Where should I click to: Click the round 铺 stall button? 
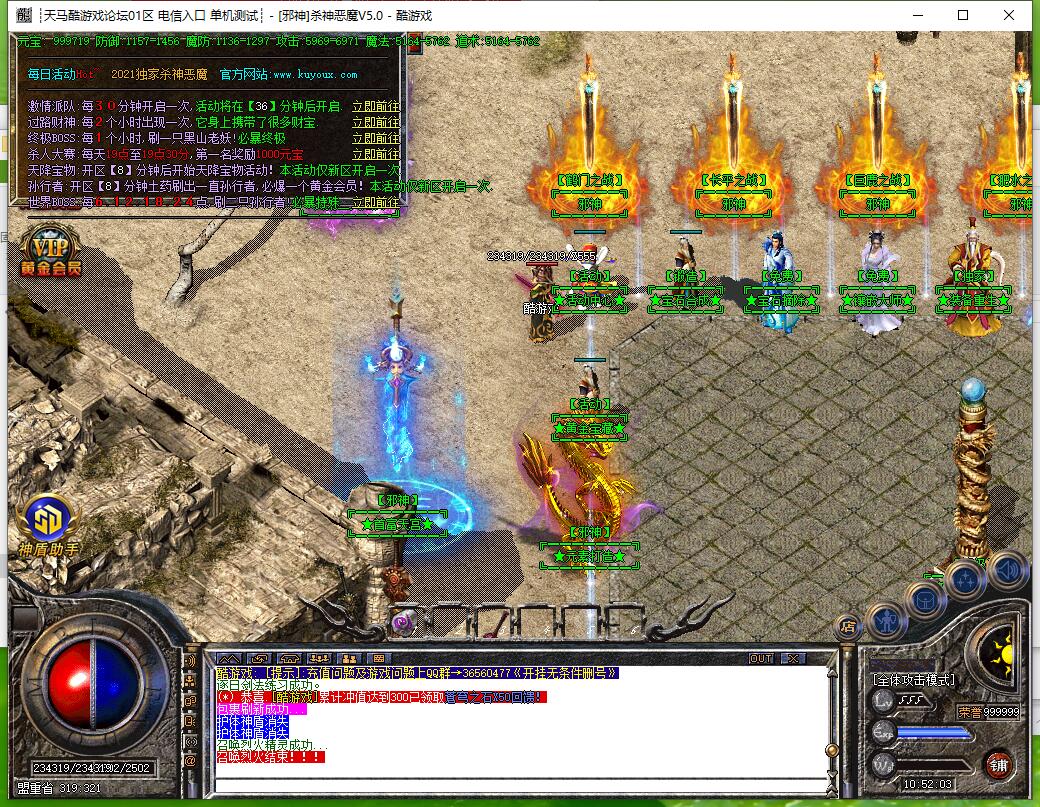click(997, 765)
